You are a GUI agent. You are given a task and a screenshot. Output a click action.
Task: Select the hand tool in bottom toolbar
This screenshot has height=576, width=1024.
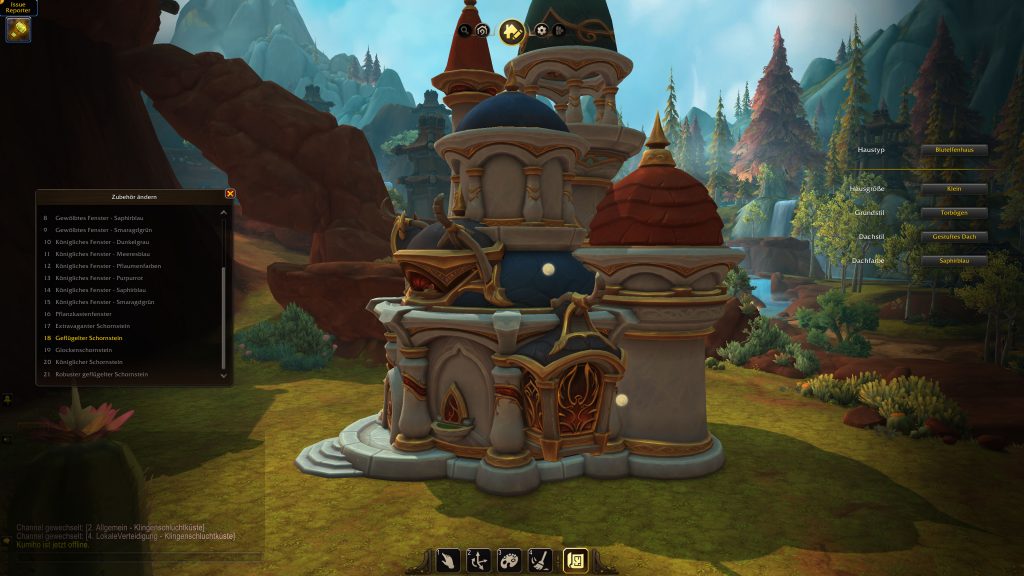(x=448, y=561)
